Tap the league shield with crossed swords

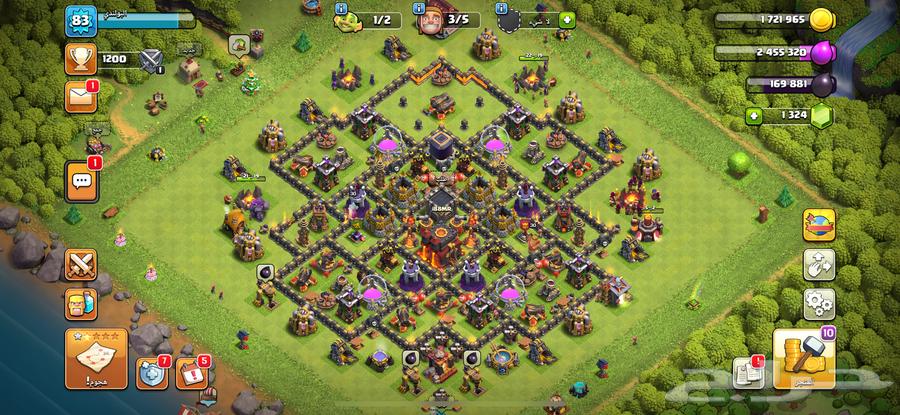tap(152, 60)
